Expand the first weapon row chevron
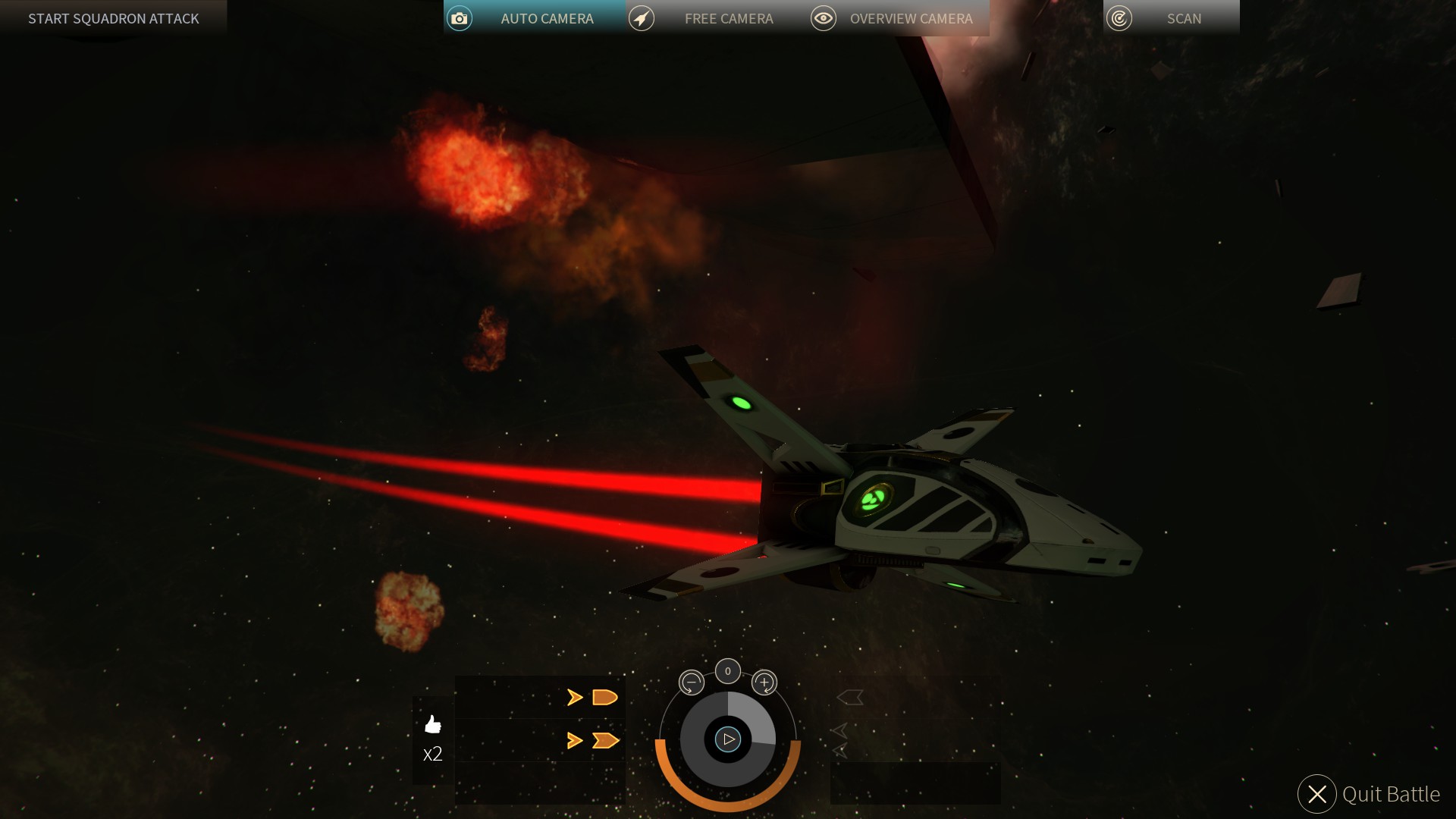The width and height of the screenshot is (1456, 819). pos(574,698)
